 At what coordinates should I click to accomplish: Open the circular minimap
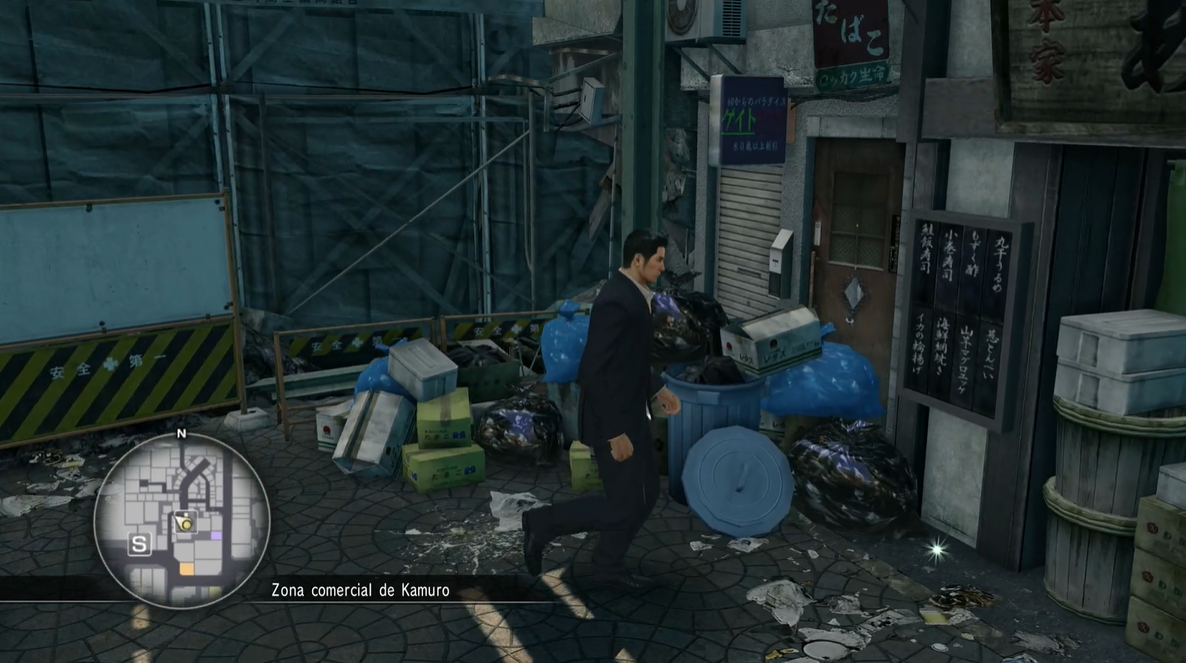[x=181, y=519]
